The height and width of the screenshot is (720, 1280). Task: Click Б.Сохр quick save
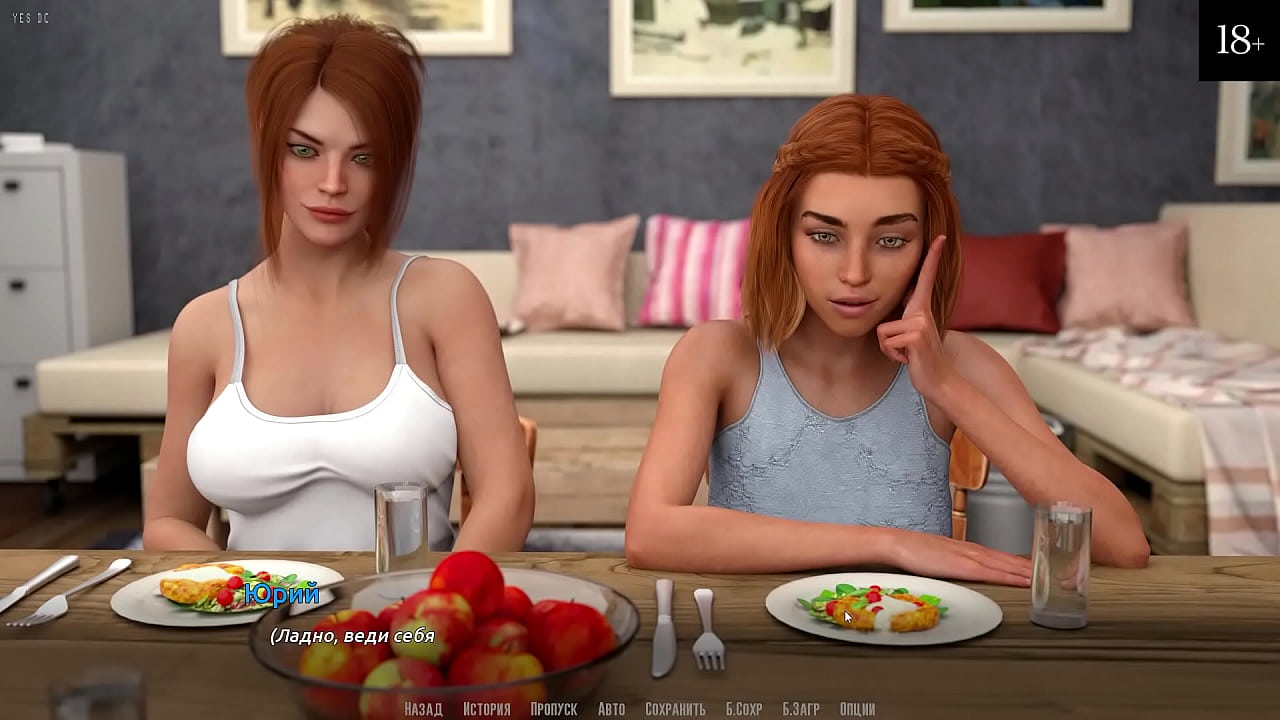click(744, 709)
